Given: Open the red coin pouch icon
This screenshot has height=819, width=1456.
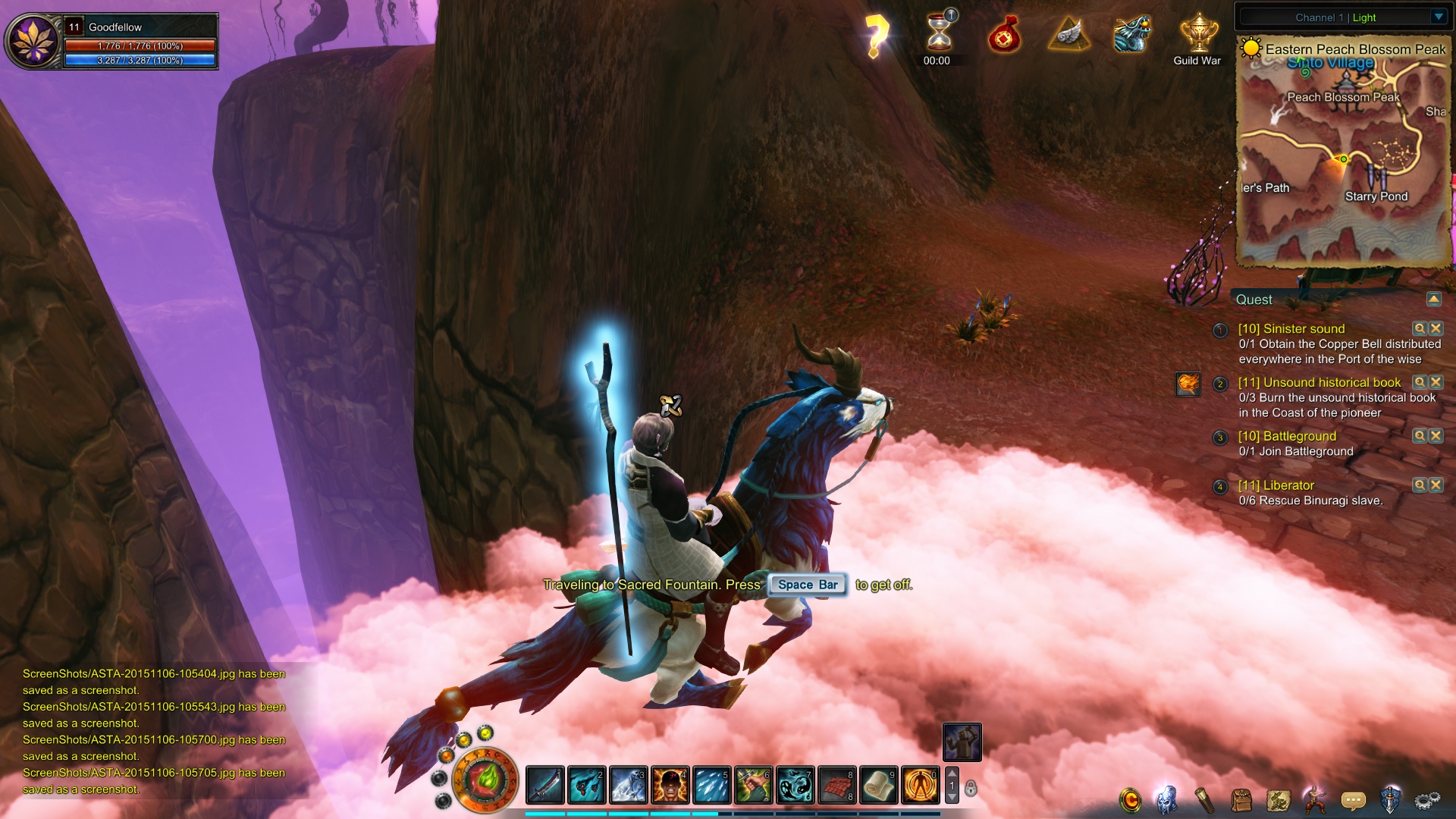Looking at the screenshot, I should point(1004,36).
